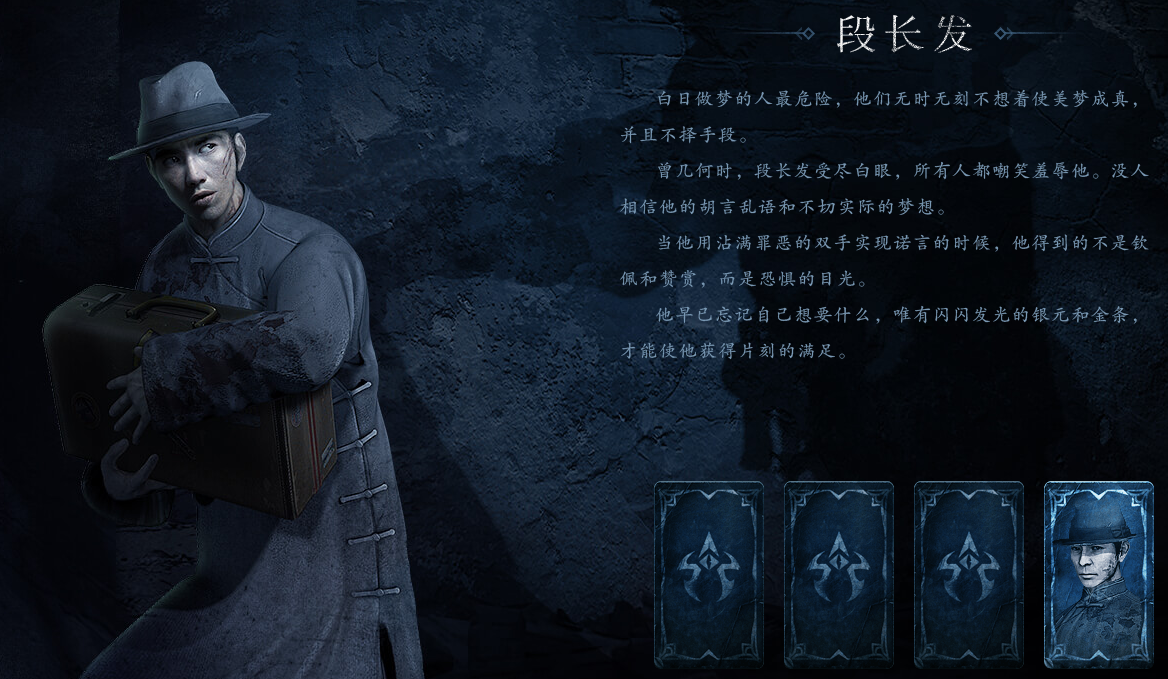Select the portrait card of the man in the hat
The image size is (1168, 679).
click(x=1097, y=574)
